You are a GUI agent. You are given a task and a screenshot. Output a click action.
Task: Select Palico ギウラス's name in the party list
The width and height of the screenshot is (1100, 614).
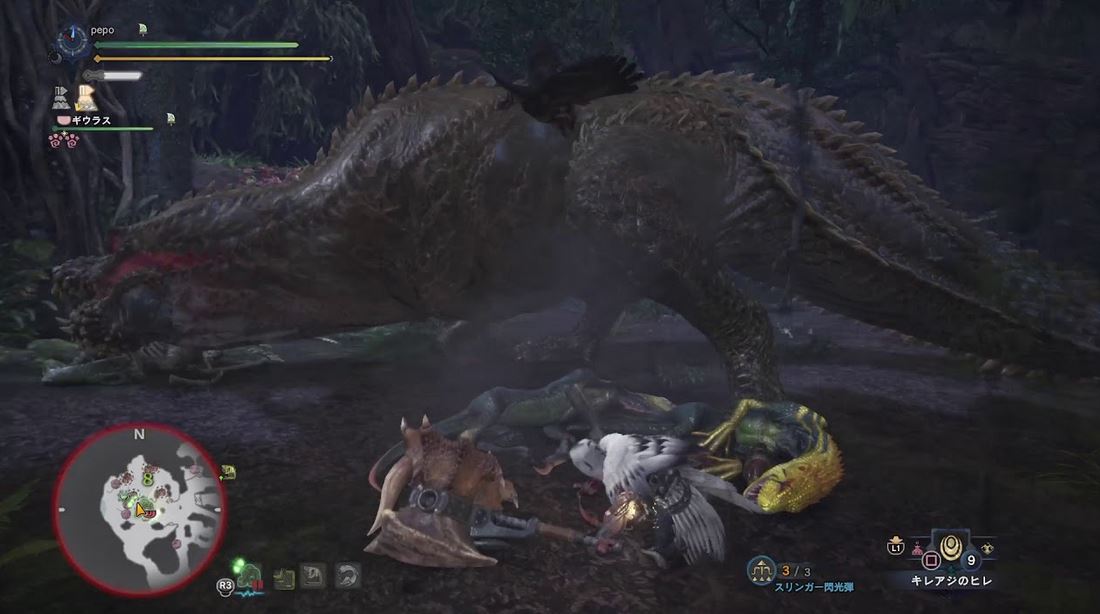[x=90, y=120]
